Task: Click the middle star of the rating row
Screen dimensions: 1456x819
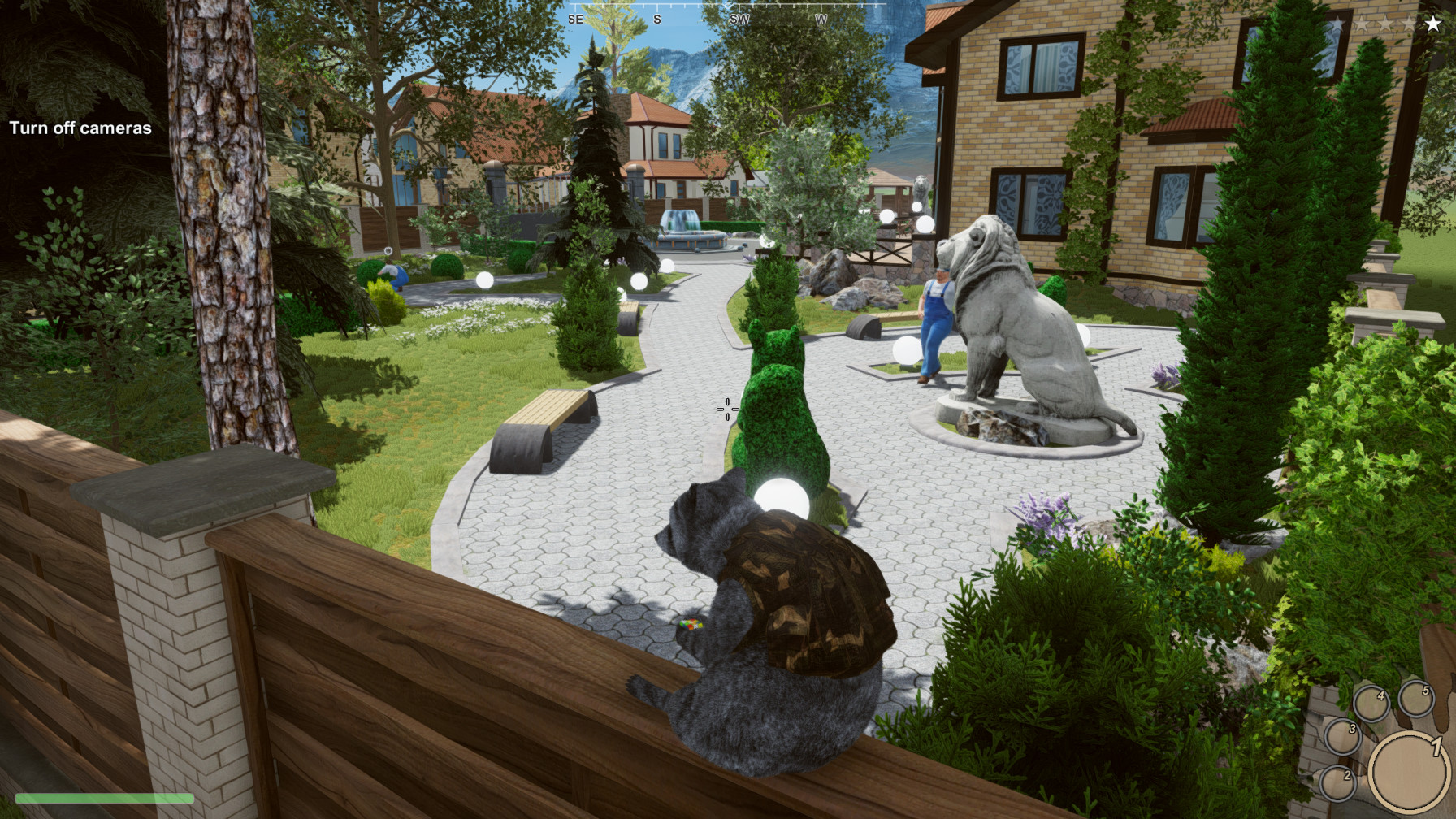Action: (1385, 23)
